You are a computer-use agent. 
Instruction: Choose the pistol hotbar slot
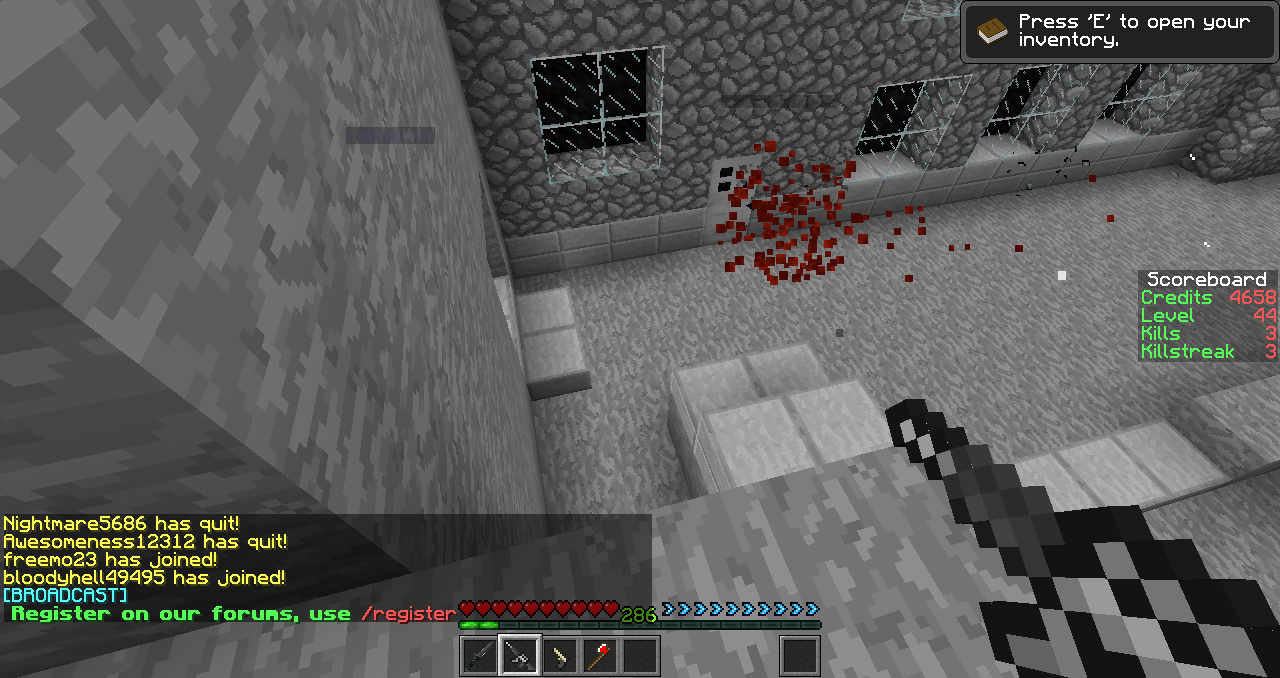[560, 656]
